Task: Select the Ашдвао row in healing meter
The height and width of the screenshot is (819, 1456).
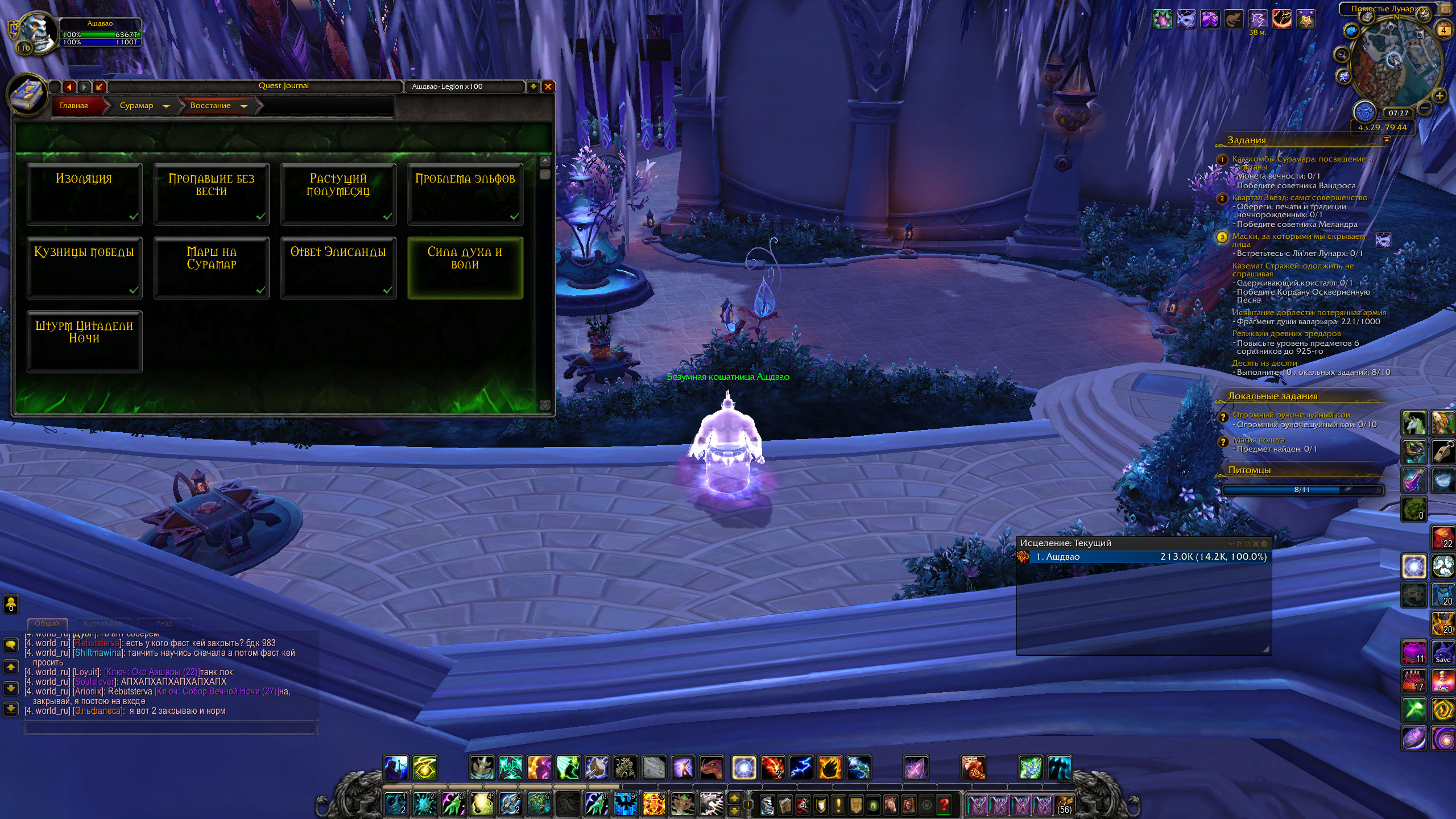Action: pyautogui.click(x=1148, y=557)
